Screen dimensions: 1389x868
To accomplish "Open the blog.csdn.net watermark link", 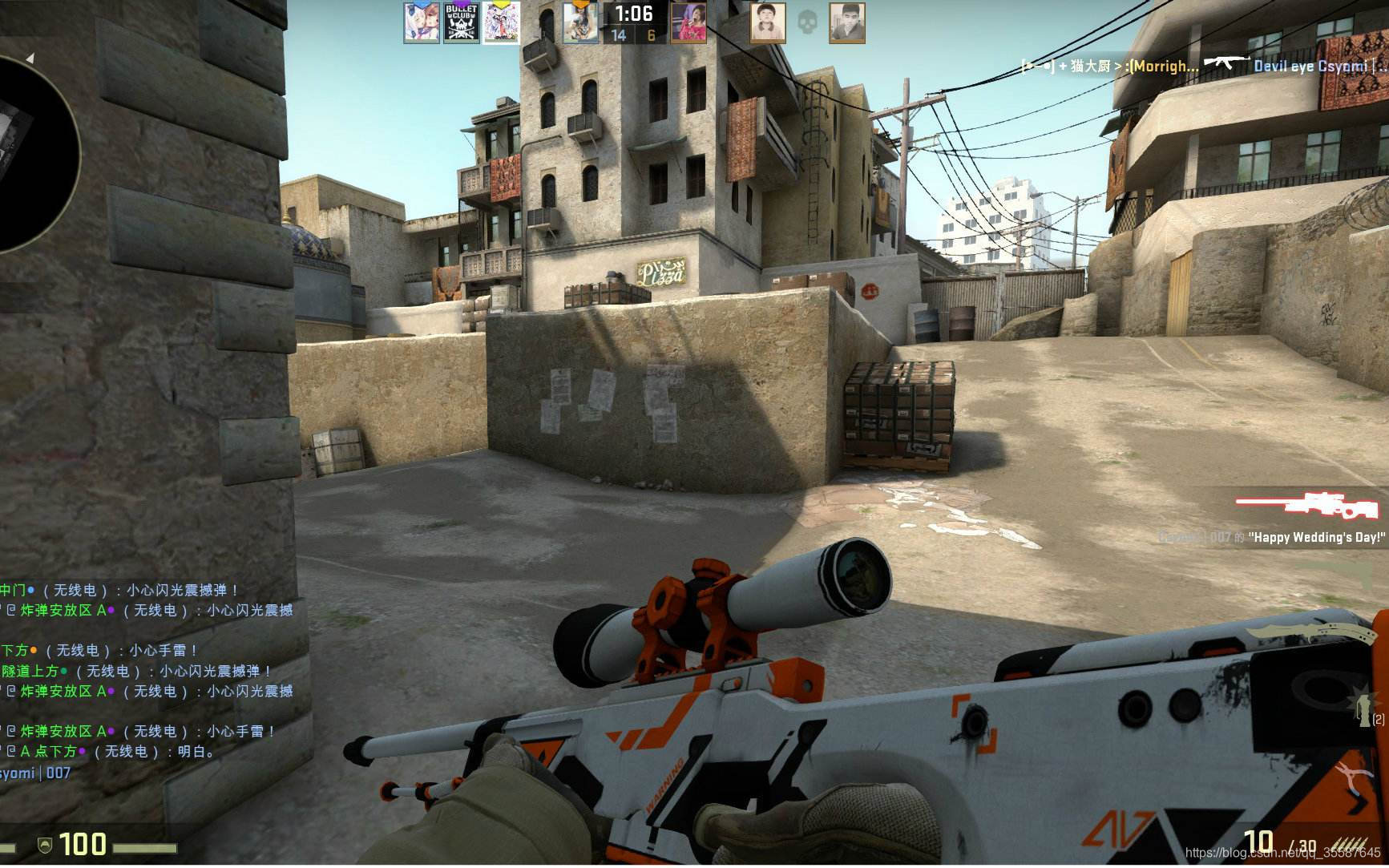I will (1282, 853).
